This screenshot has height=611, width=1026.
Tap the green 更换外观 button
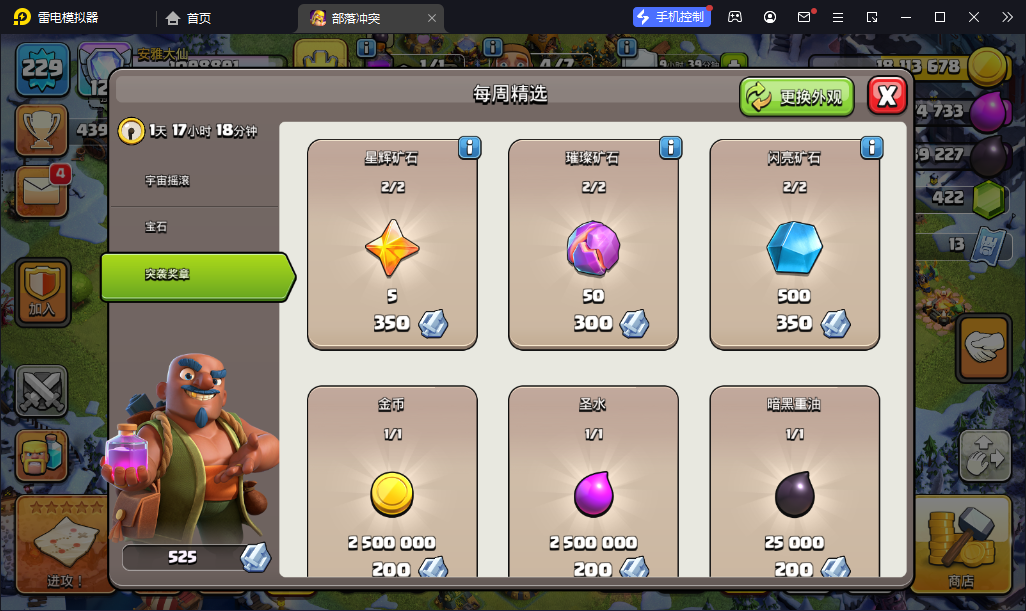797,97
